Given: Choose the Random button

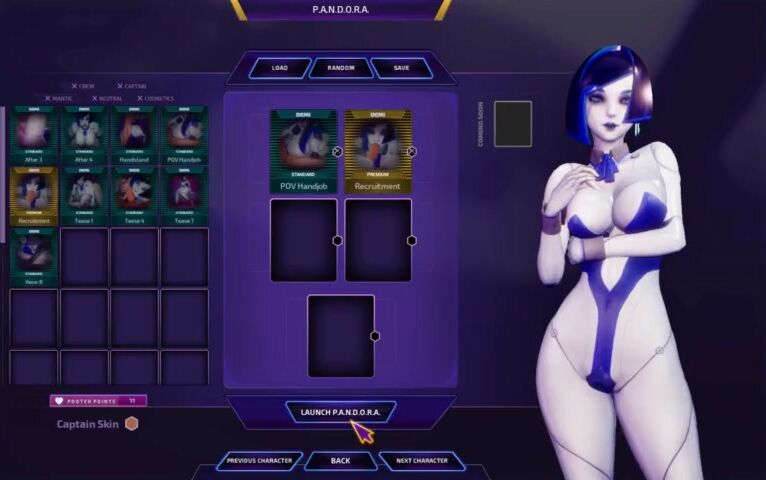Looking at the screenshot, I should pos(340,68).
